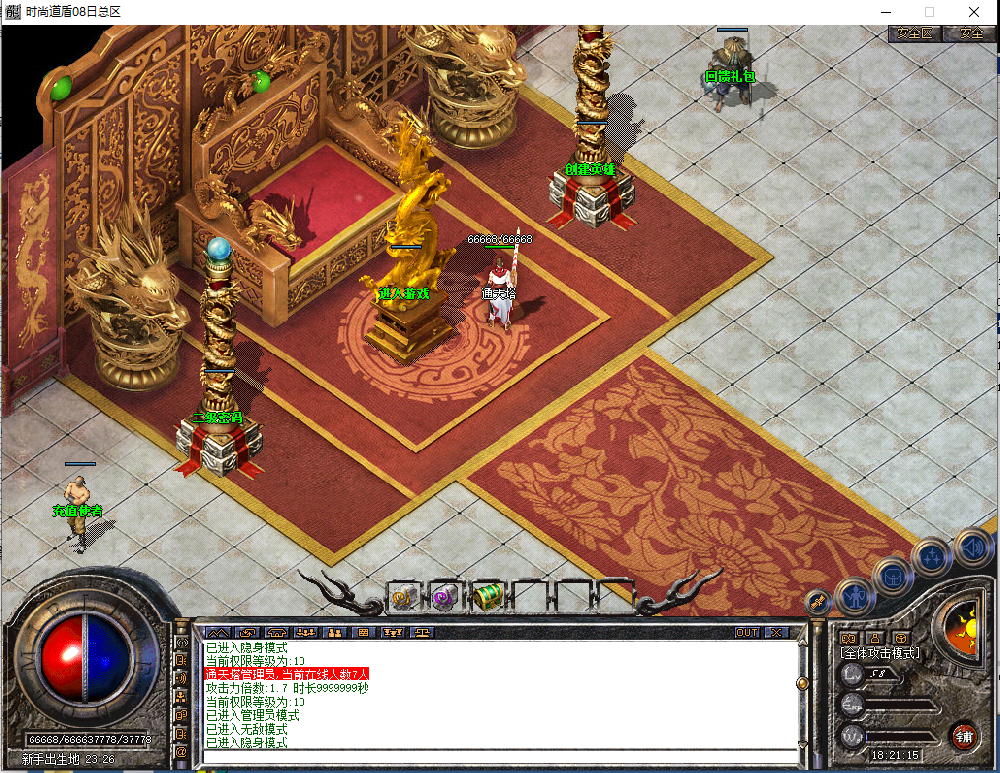
Task: Open the red 铺 shop button
Action: coord(964,737)
